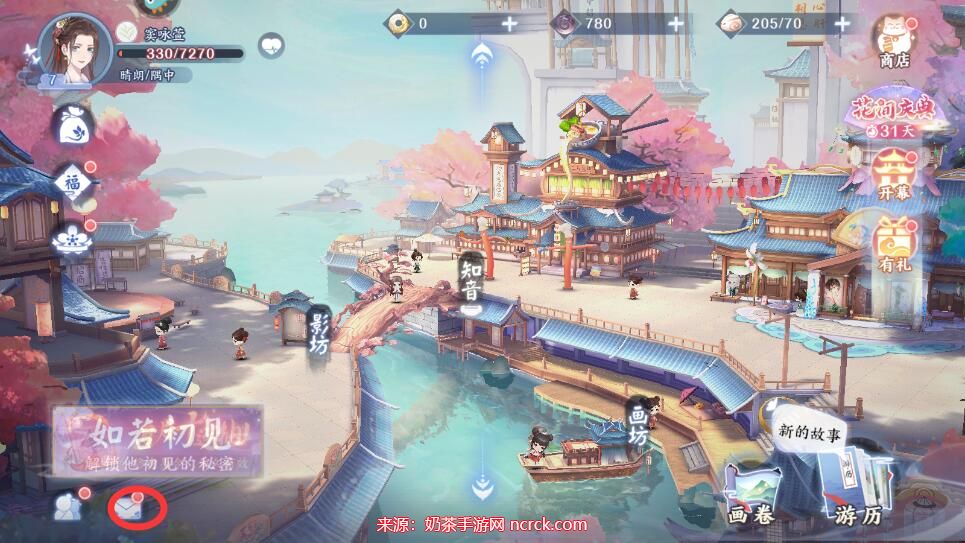This screenshot has width=965, height=543.
Task: Add purple currency next to 780
Action: point(677,23)
